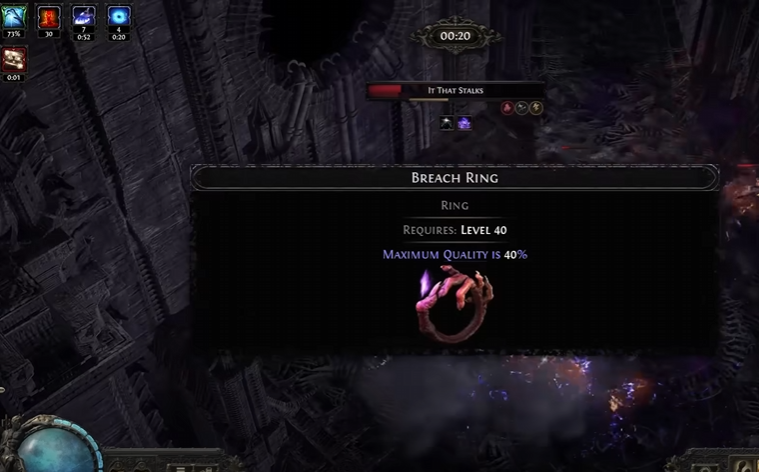This screenshot has height=472, width=759.
Task: Click the Breach Ring item image
Action: coord(453,305)
